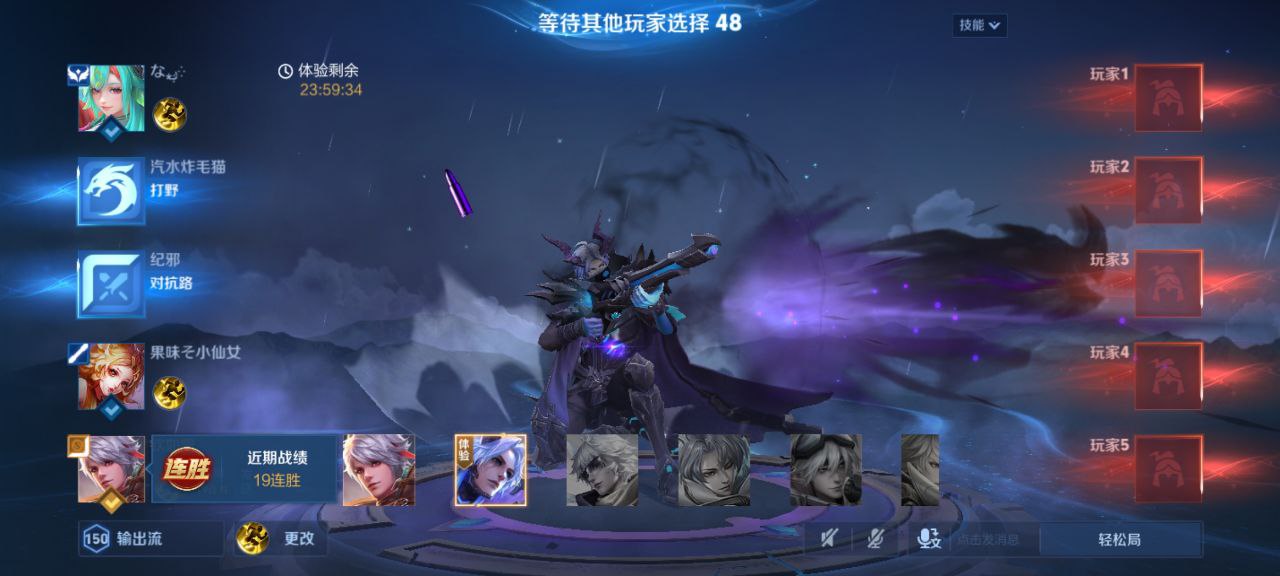The height and width of the screenshot is (576, 1280).
Task: Click the 更改 button
Action: (x=282, y=539)
